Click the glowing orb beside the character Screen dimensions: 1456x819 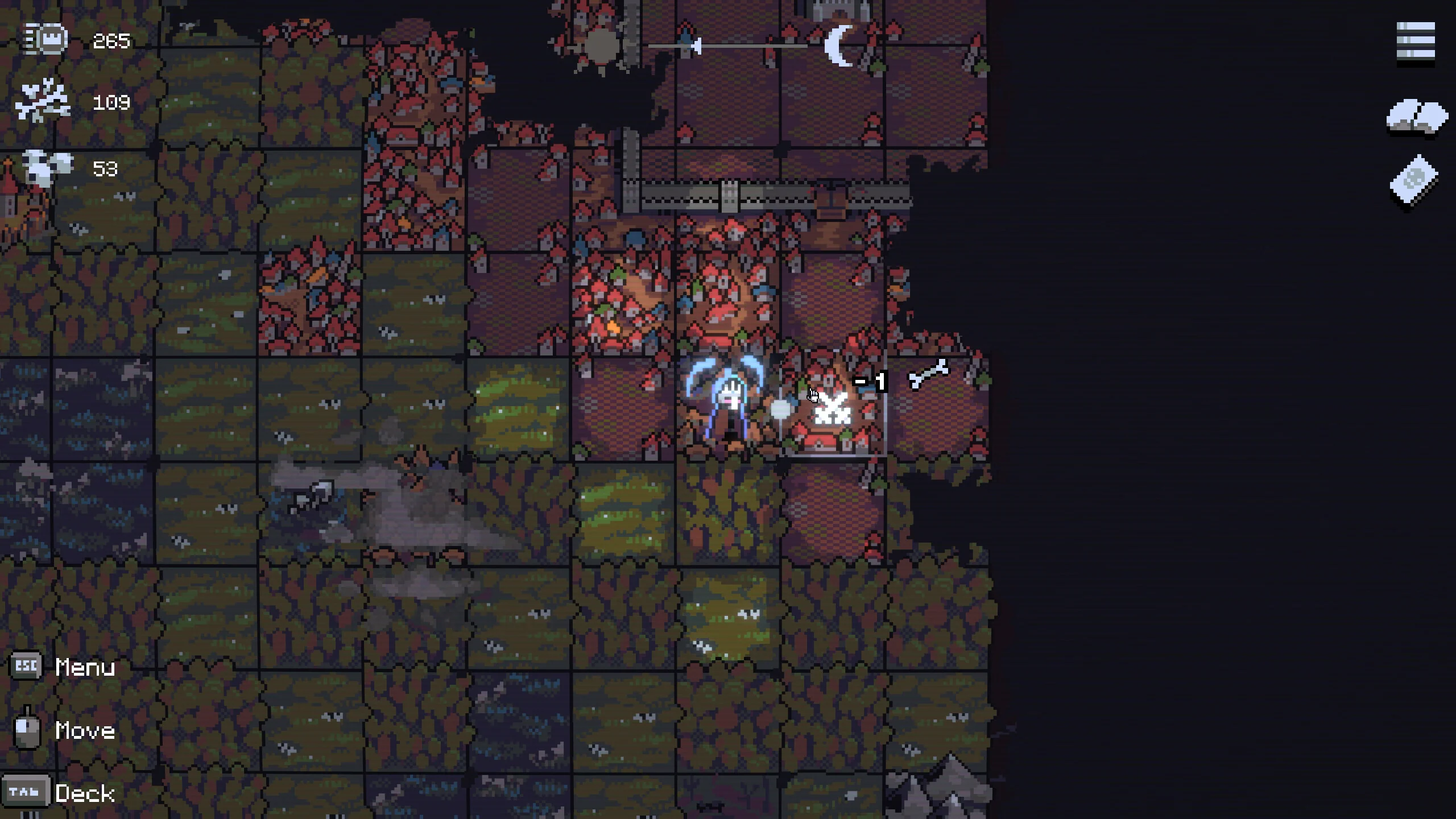coord(780,408)
